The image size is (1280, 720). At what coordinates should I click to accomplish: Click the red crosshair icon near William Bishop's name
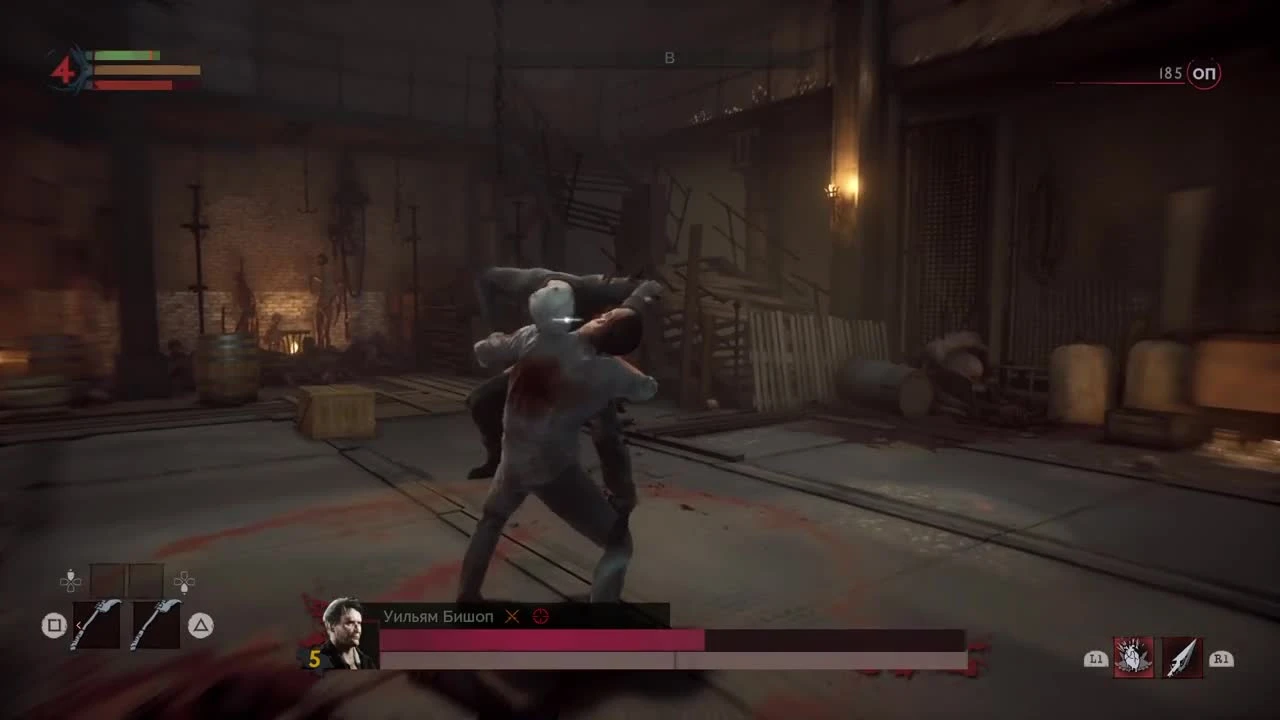pos(541,616)
